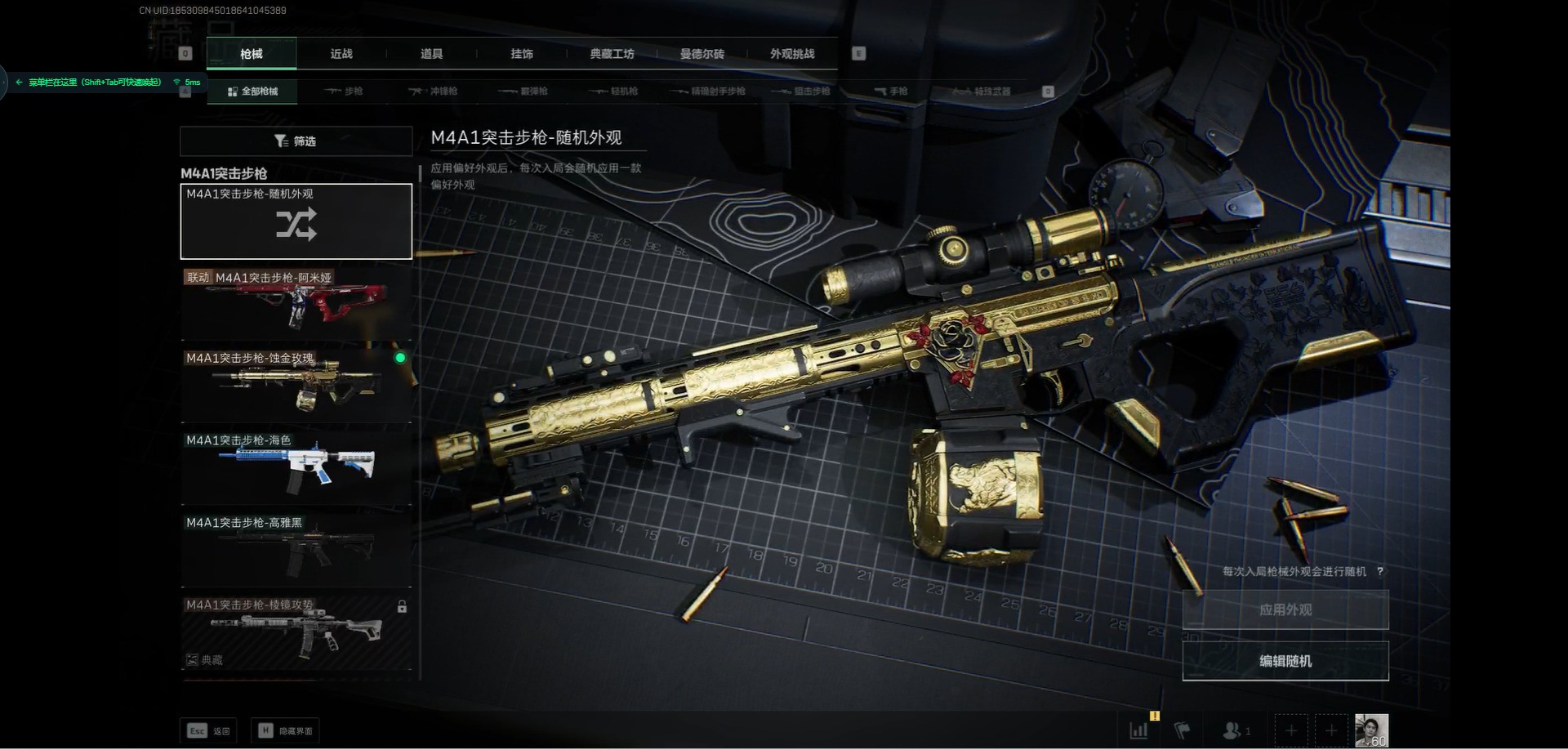Switch to the 近战 melee tab

[341, 54]
